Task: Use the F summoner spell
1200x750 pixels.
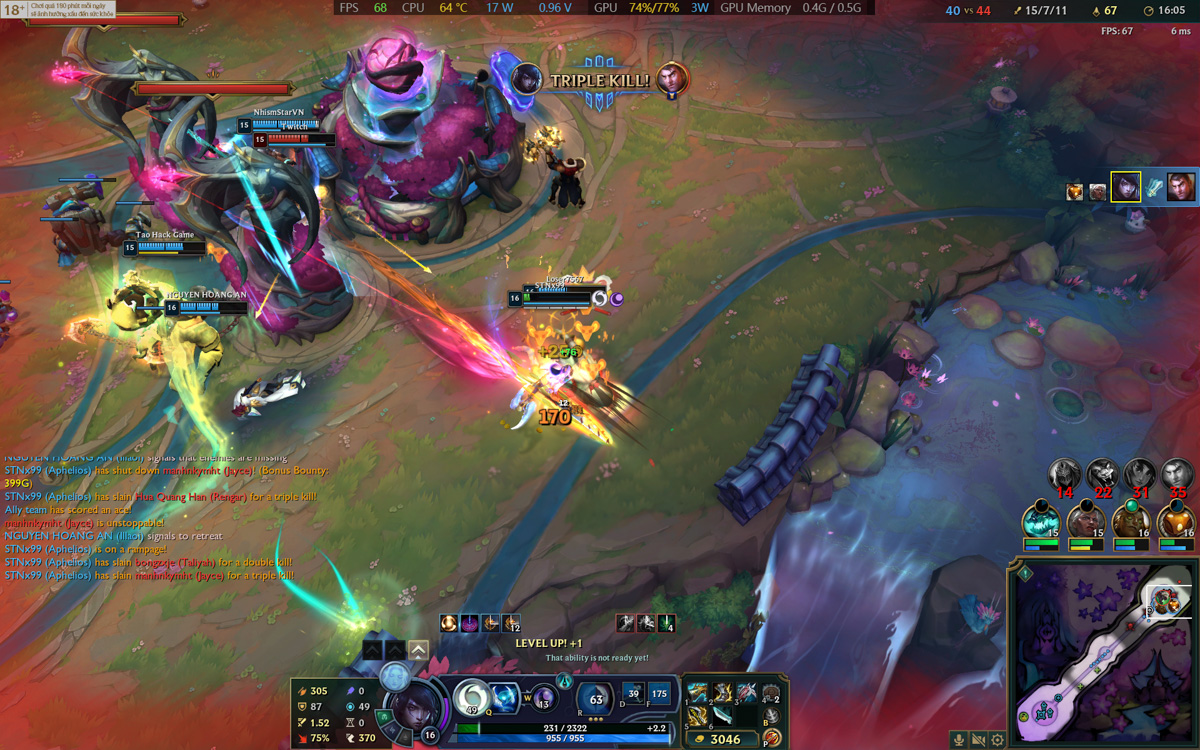Action: pyautogui.click(x=659, y=695)
